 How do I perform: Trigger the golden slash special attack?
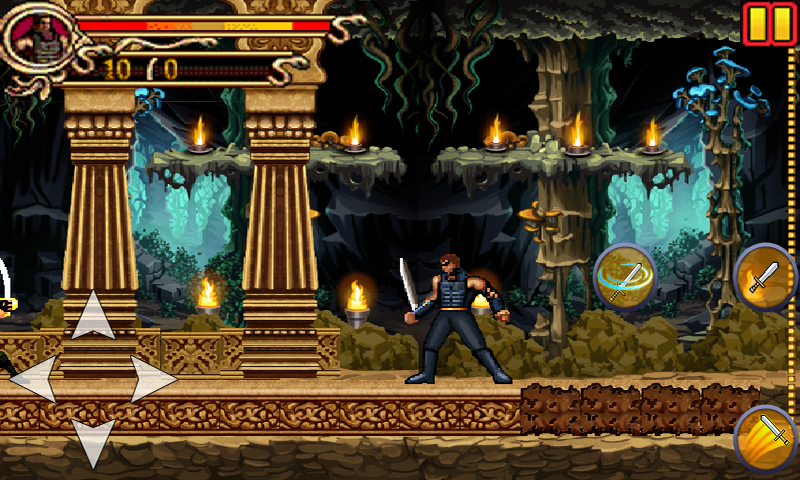767,437
